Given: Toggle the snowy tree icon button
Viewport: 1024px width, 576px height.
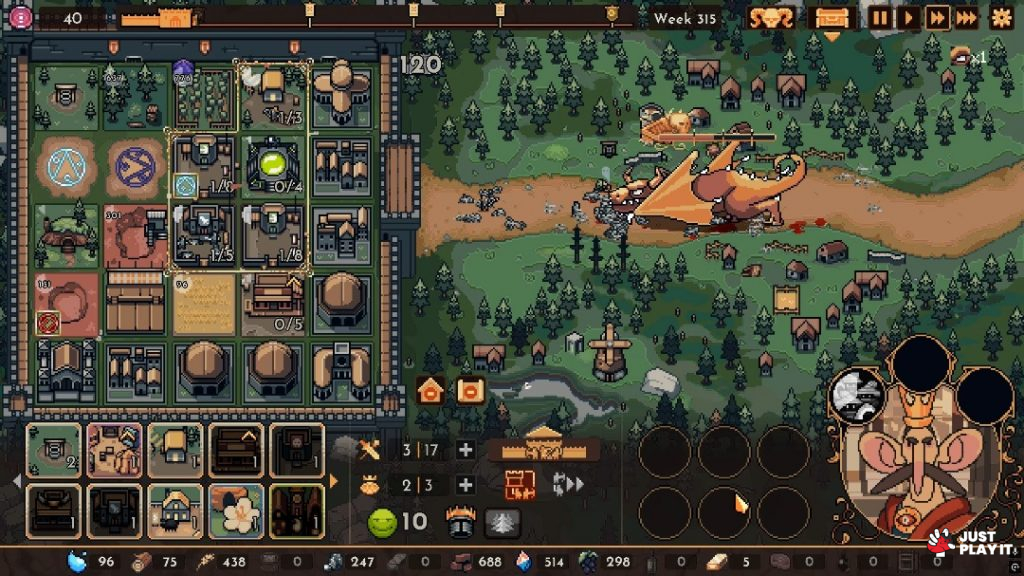Looking at the screenshot, I should coord(502,522).
